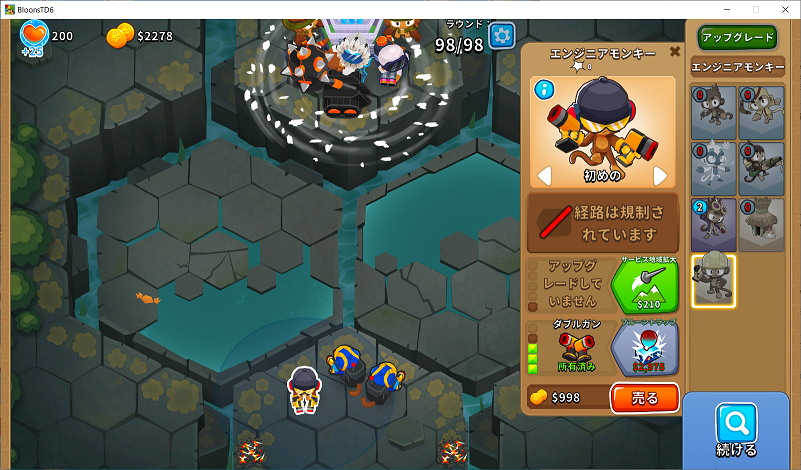The width and height of the screenshot is (801, 470).
Task: Close the BloonsTD6 window
Action: pos(783,9)
